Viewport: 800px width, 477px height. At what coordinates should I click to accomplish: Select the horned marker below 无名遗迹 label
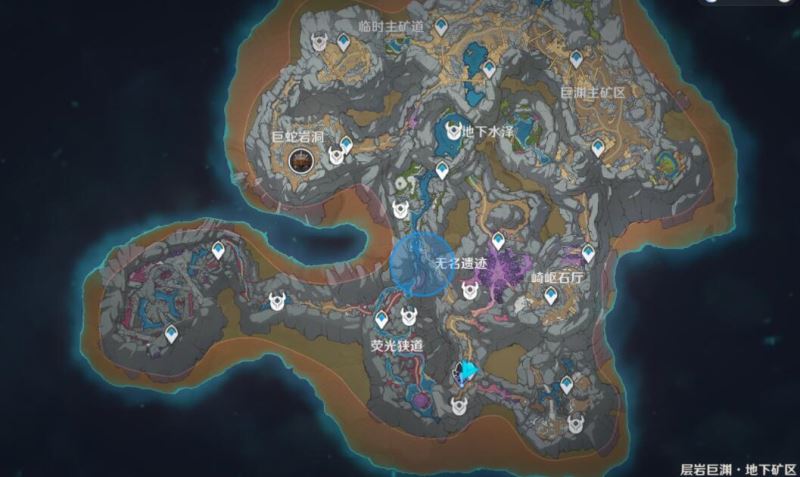[x=469, y=291]
